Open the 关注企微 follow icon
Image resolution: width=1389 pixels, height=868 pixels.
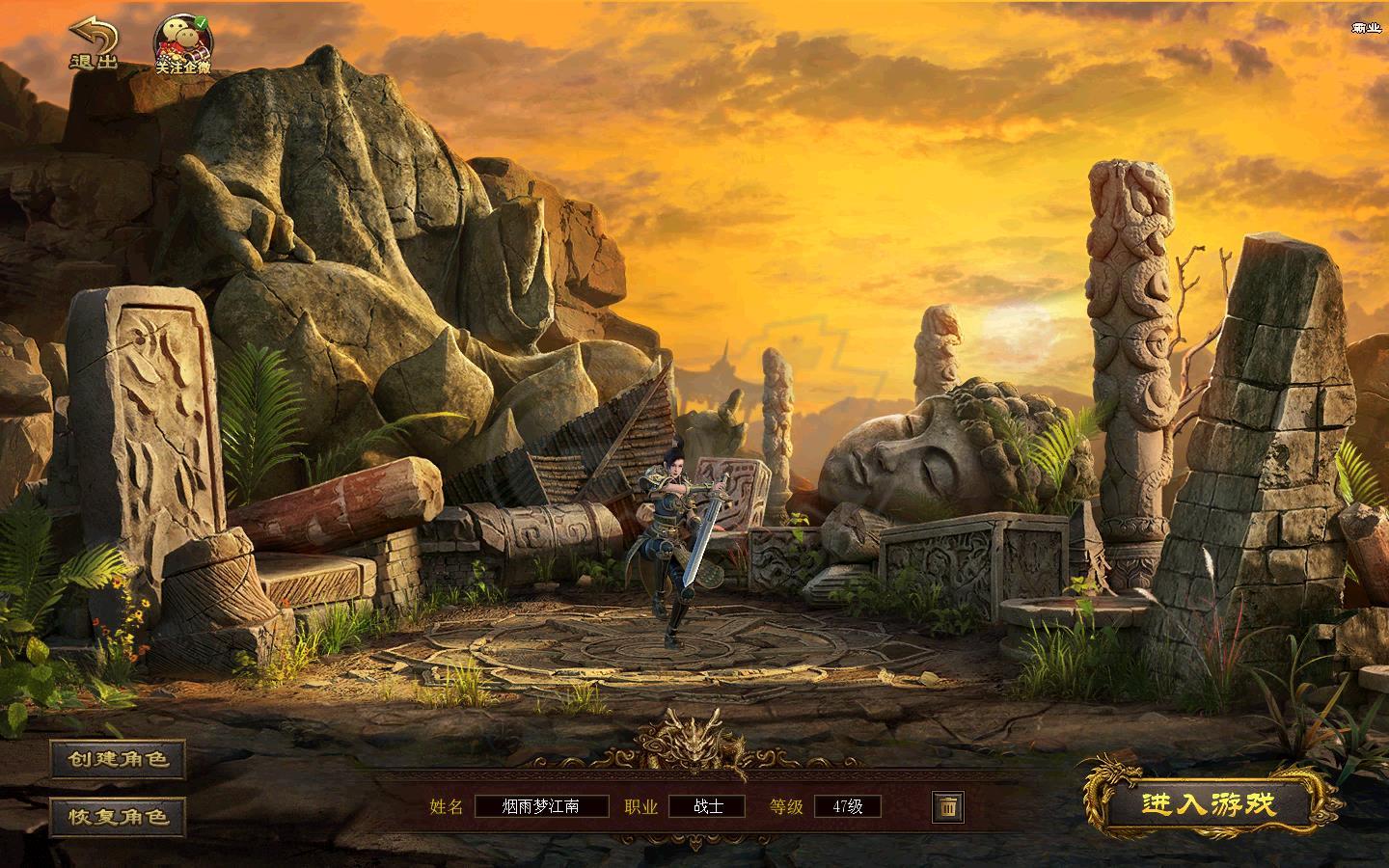(183, 45)
